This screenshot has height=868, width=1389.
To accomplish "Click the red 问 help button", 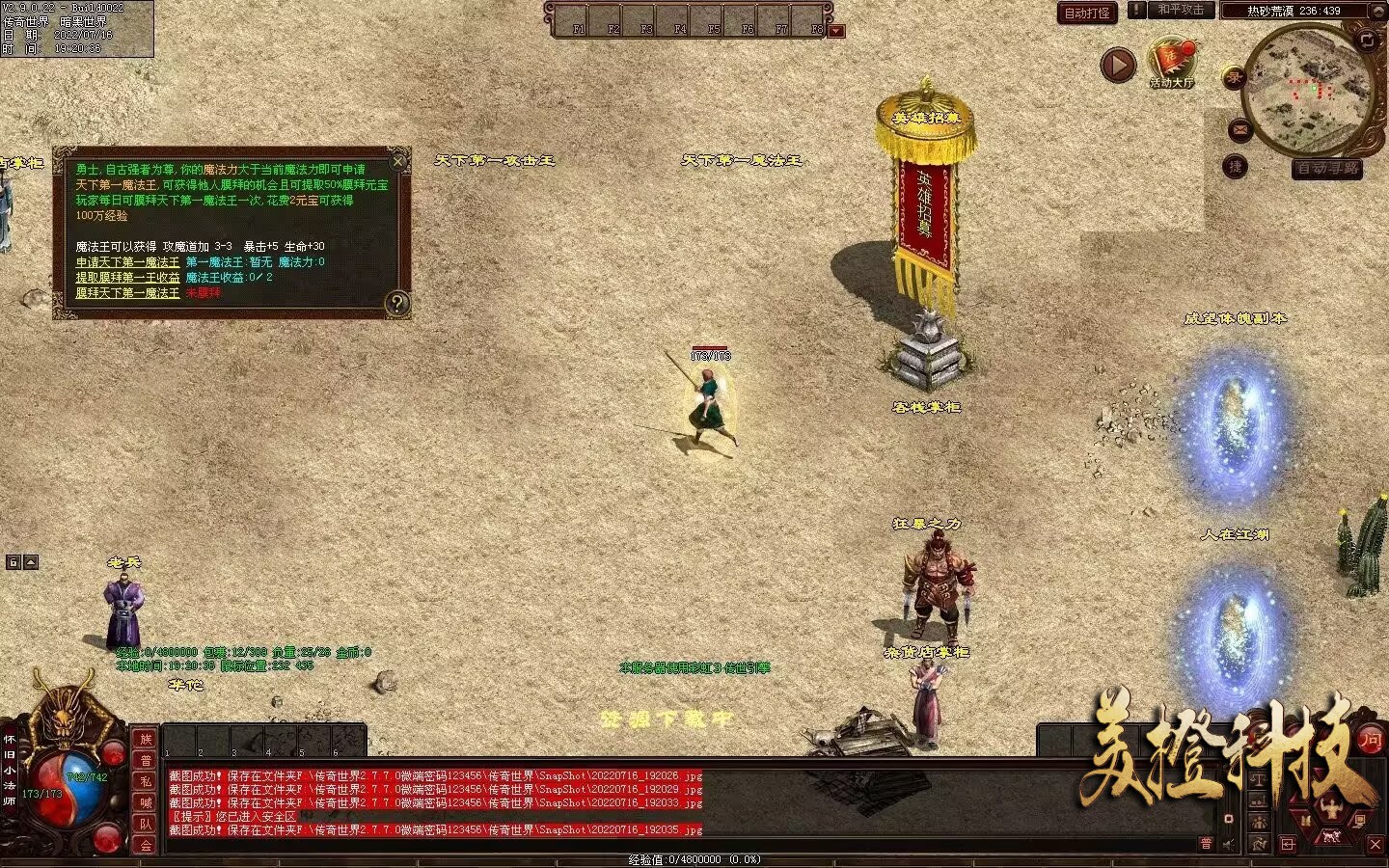I will (x=1371, y=740).
